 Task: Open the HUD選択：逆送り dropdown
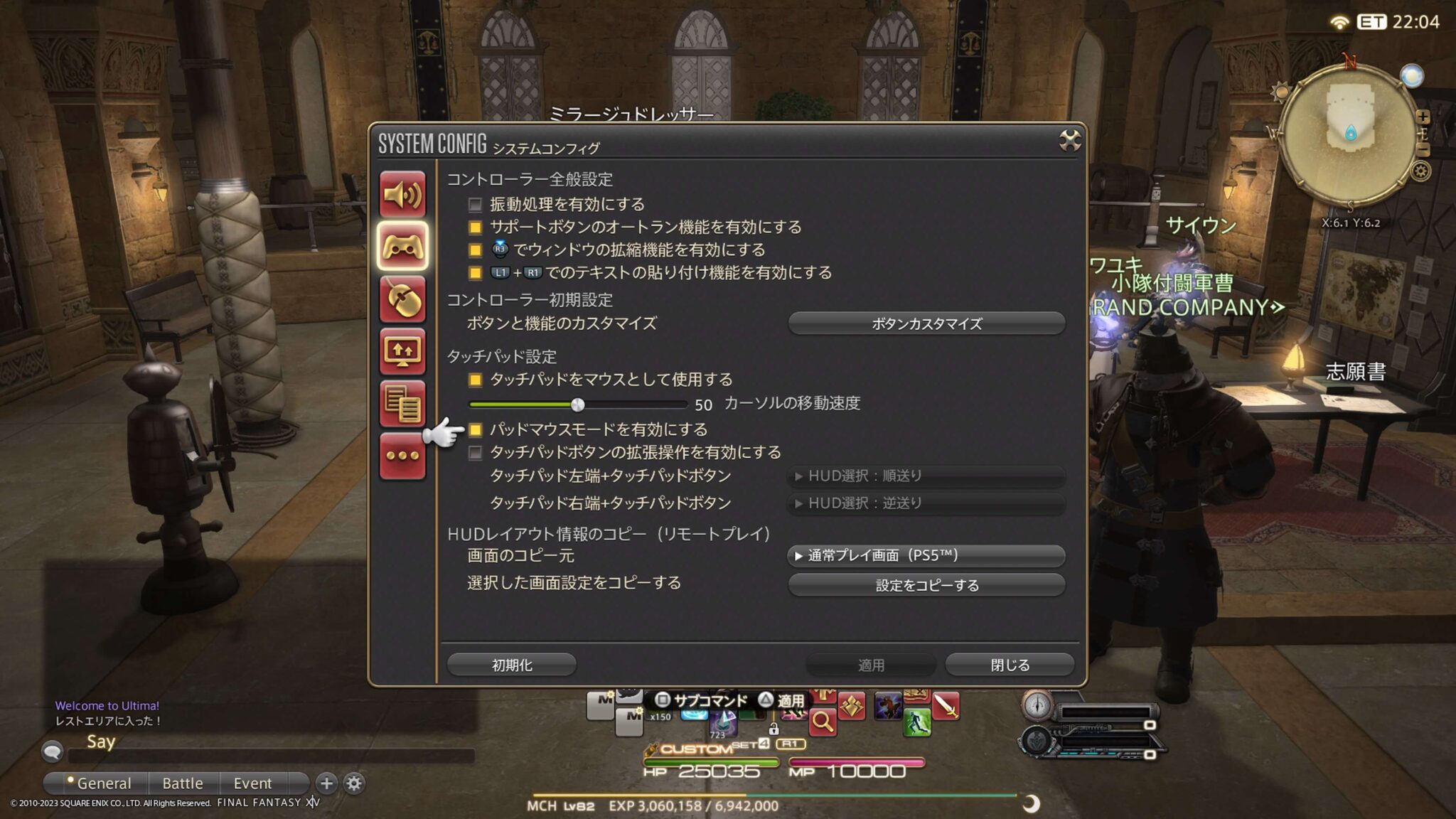(x=924, y=504)
